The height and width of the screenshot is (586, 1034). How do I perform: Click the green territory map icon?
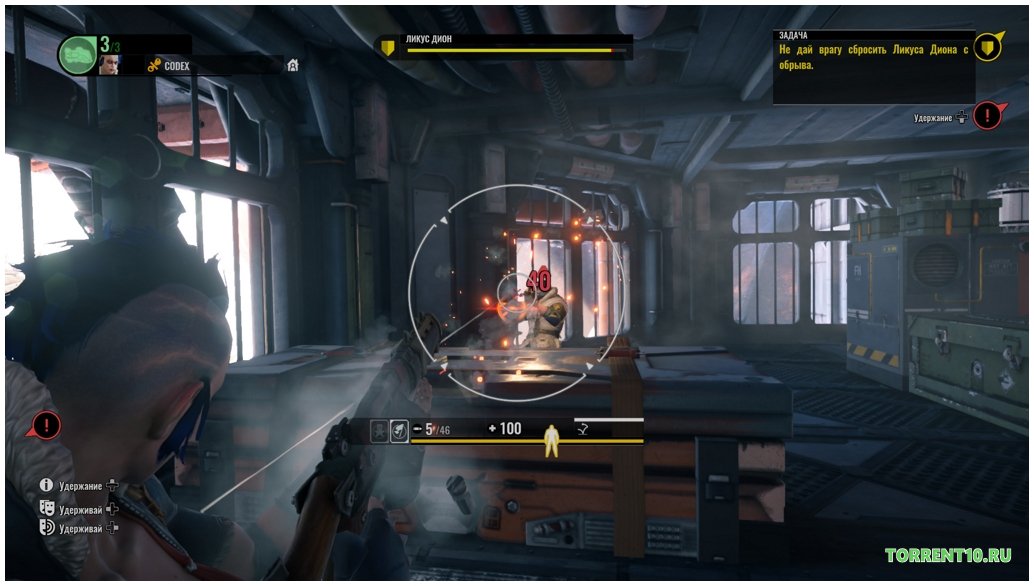[77, 54]
